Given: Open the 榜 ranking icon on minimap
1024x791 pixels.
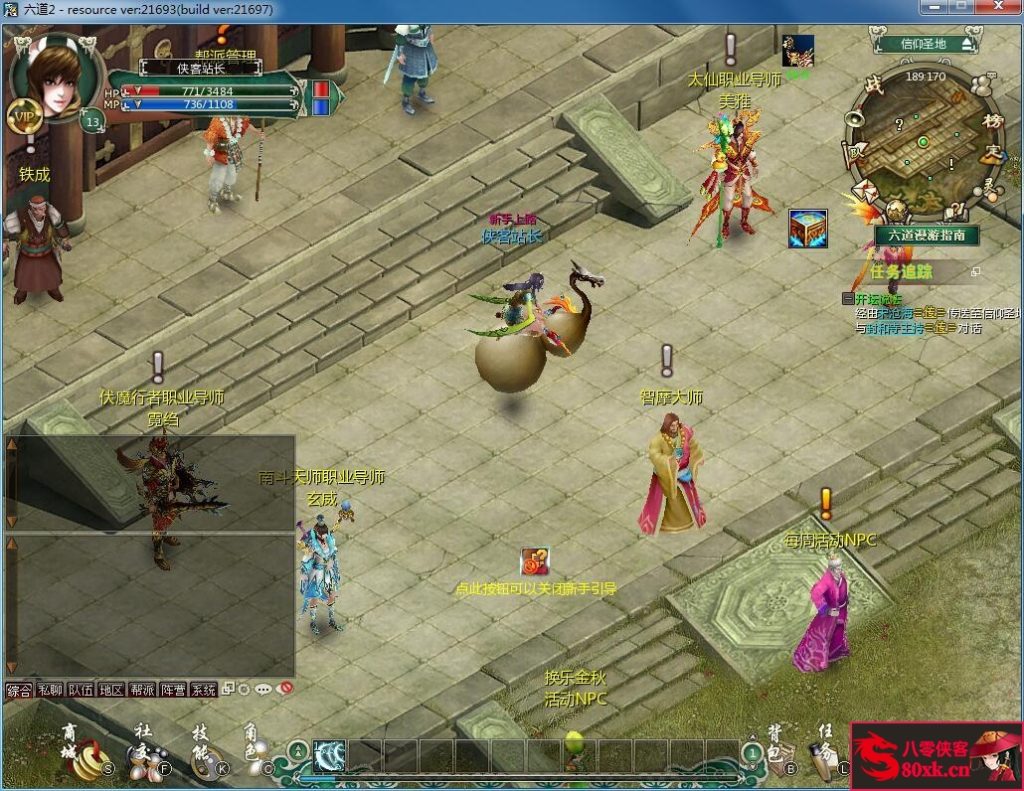Looking at the screenshot, I should coord(992,120).
